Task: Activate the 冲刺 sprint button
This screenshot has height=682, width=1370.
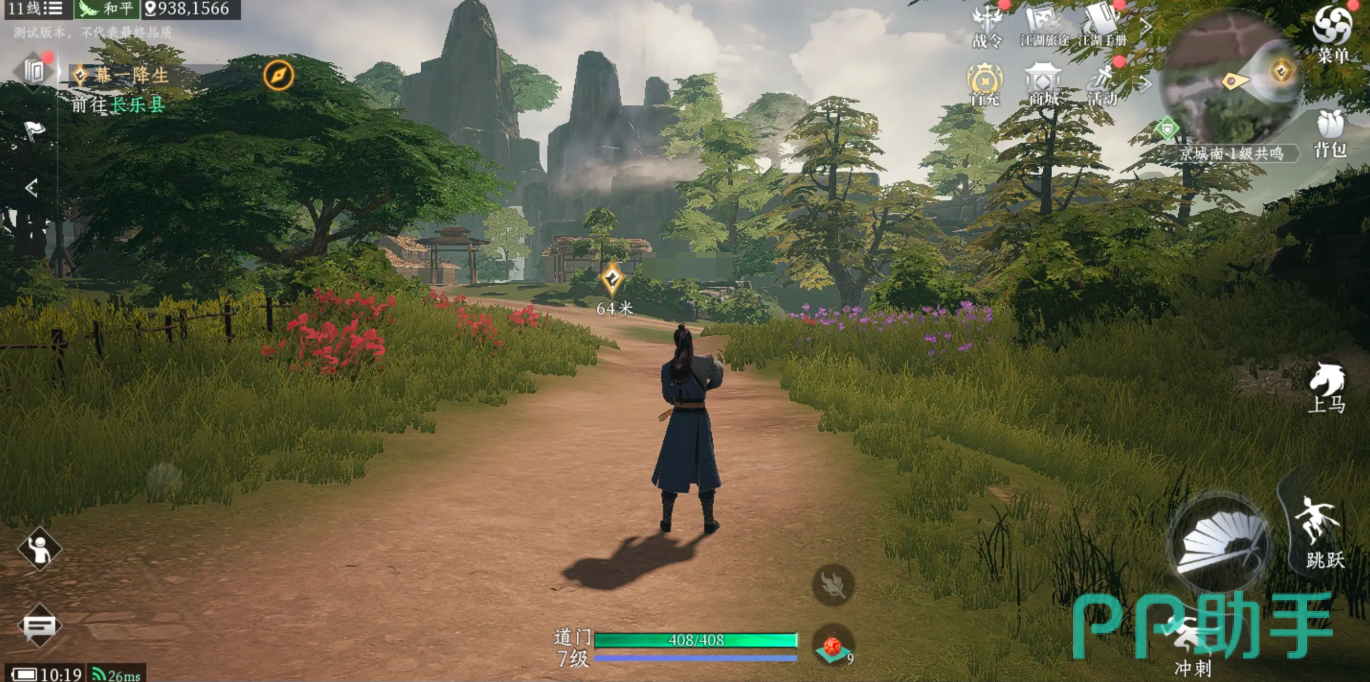Action: (1192, 641)
